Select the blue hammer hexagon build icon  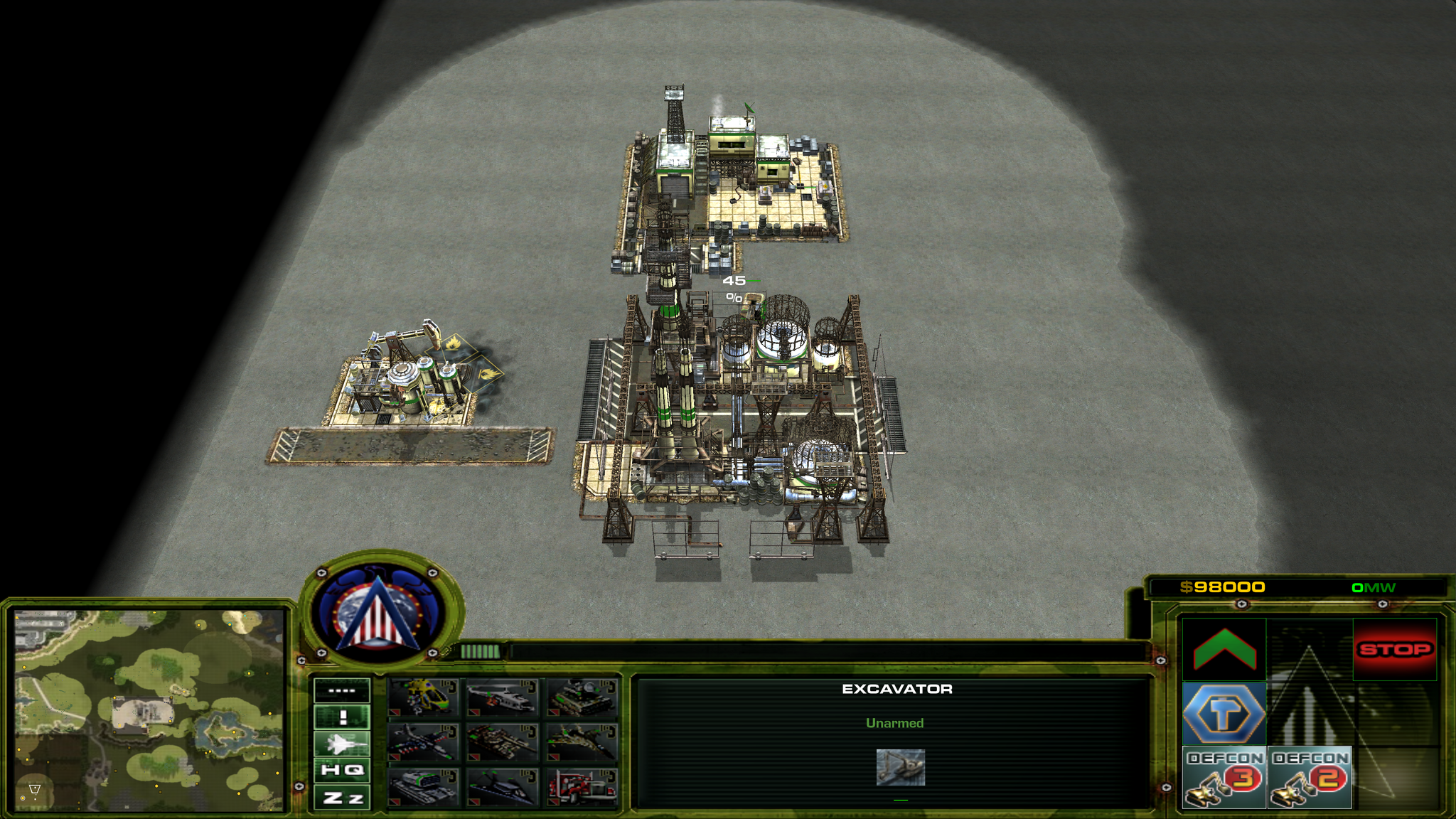coord(1224,713)
